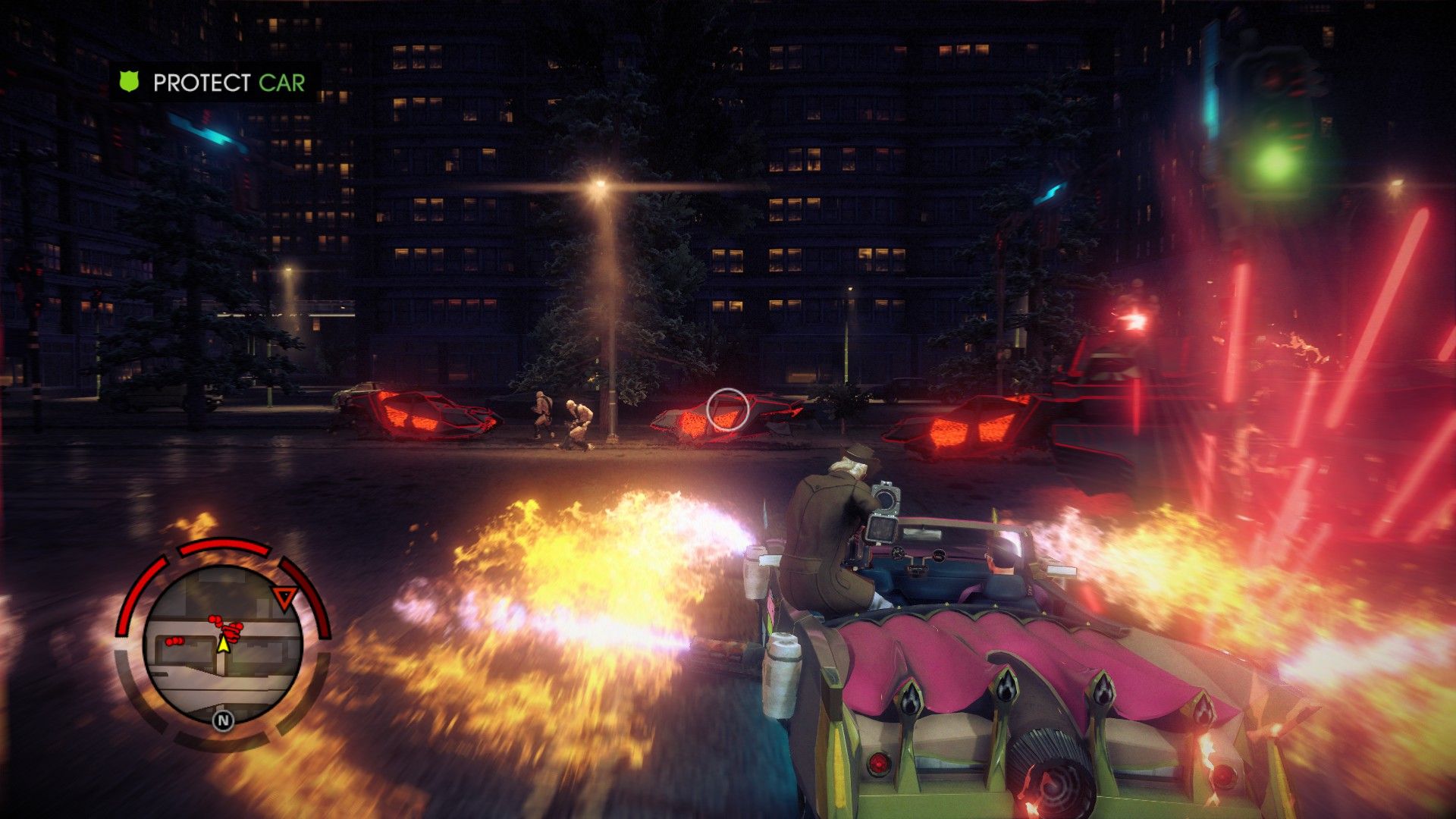Click the yellow player arrow on minimap
The image size is (1456, 819).
pos(223,644)
